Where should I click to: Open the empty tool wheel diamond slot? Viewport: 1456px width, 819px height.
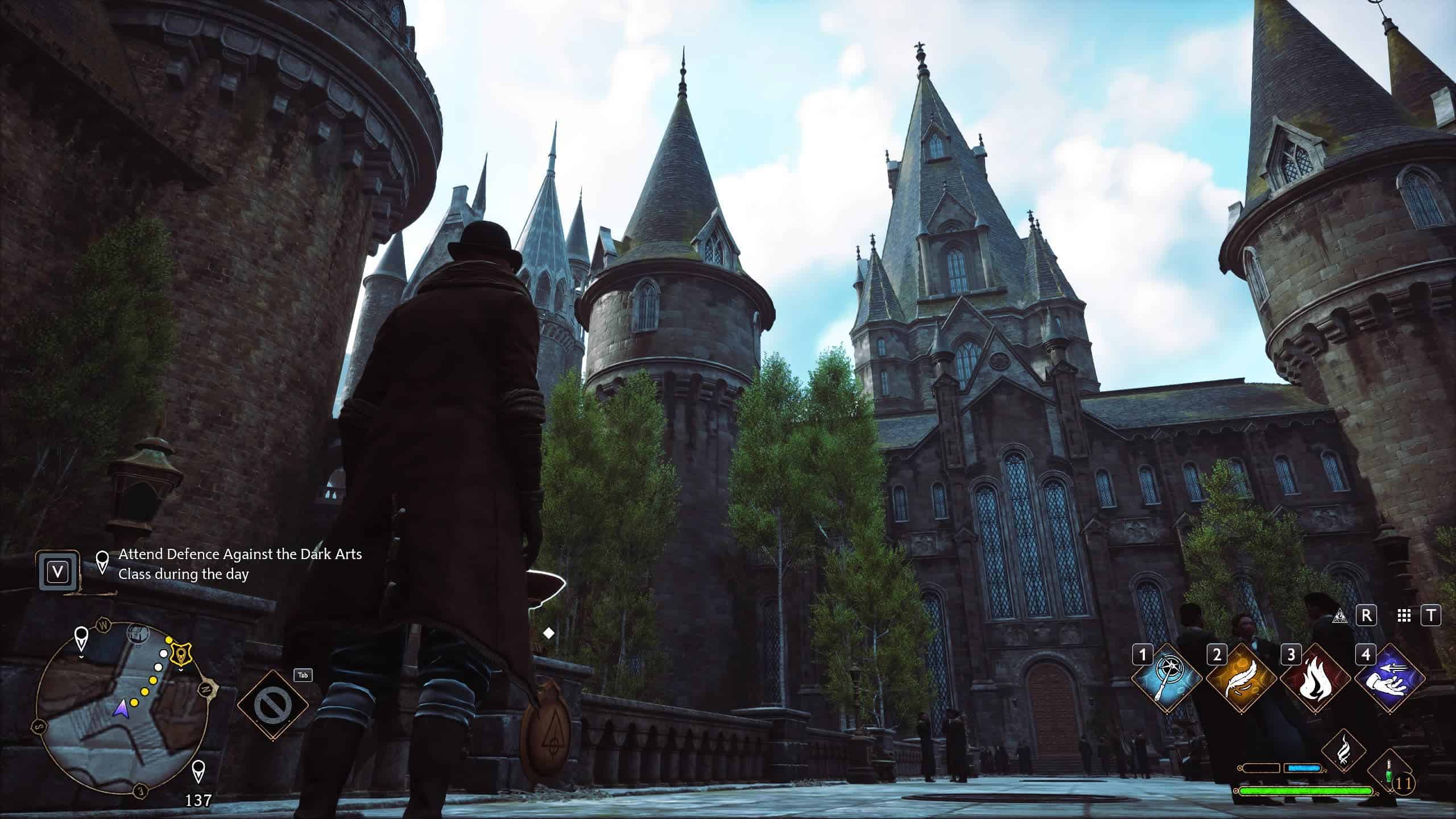(x=272, y=705)
